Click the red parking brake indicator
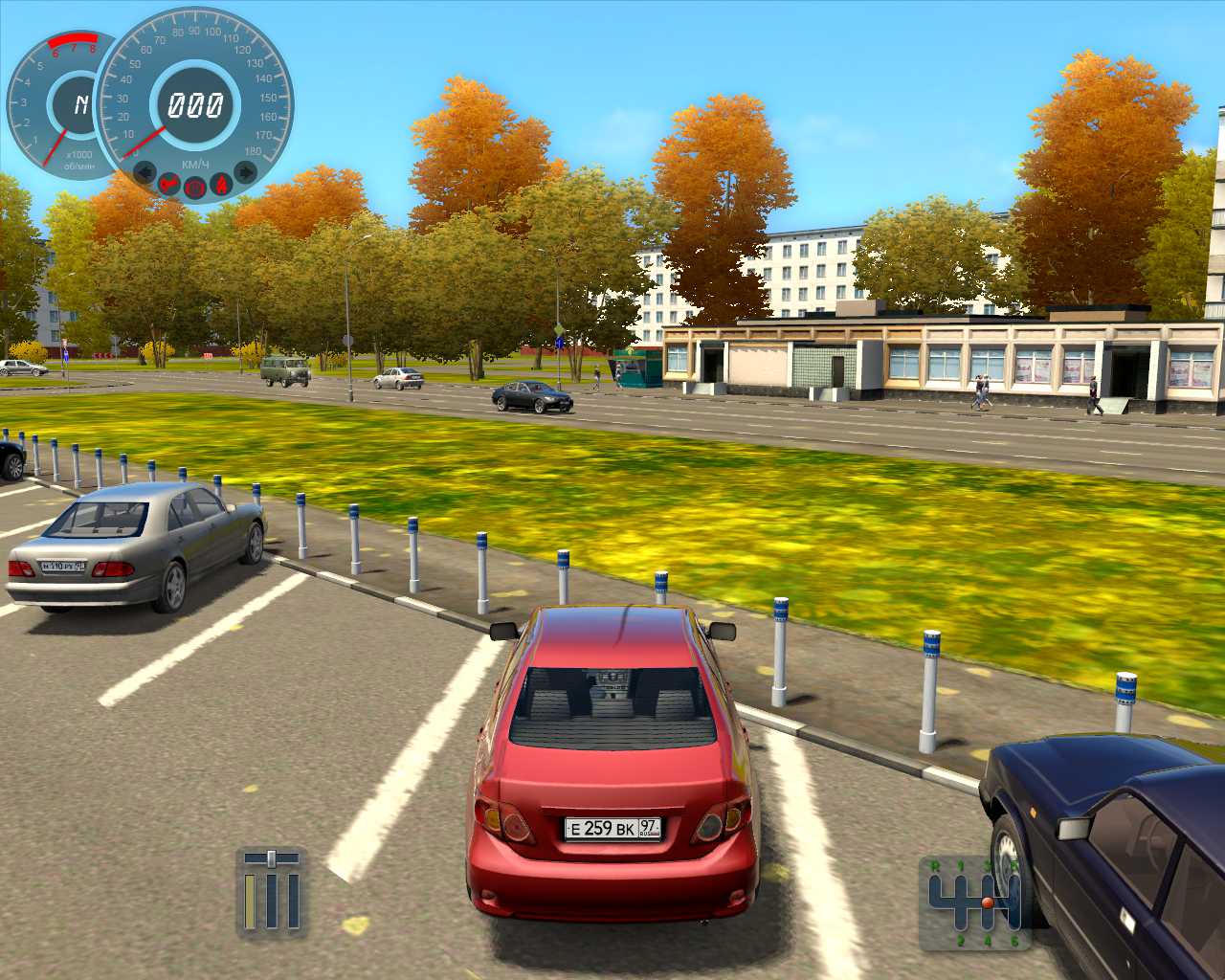 tap(195, 187)
